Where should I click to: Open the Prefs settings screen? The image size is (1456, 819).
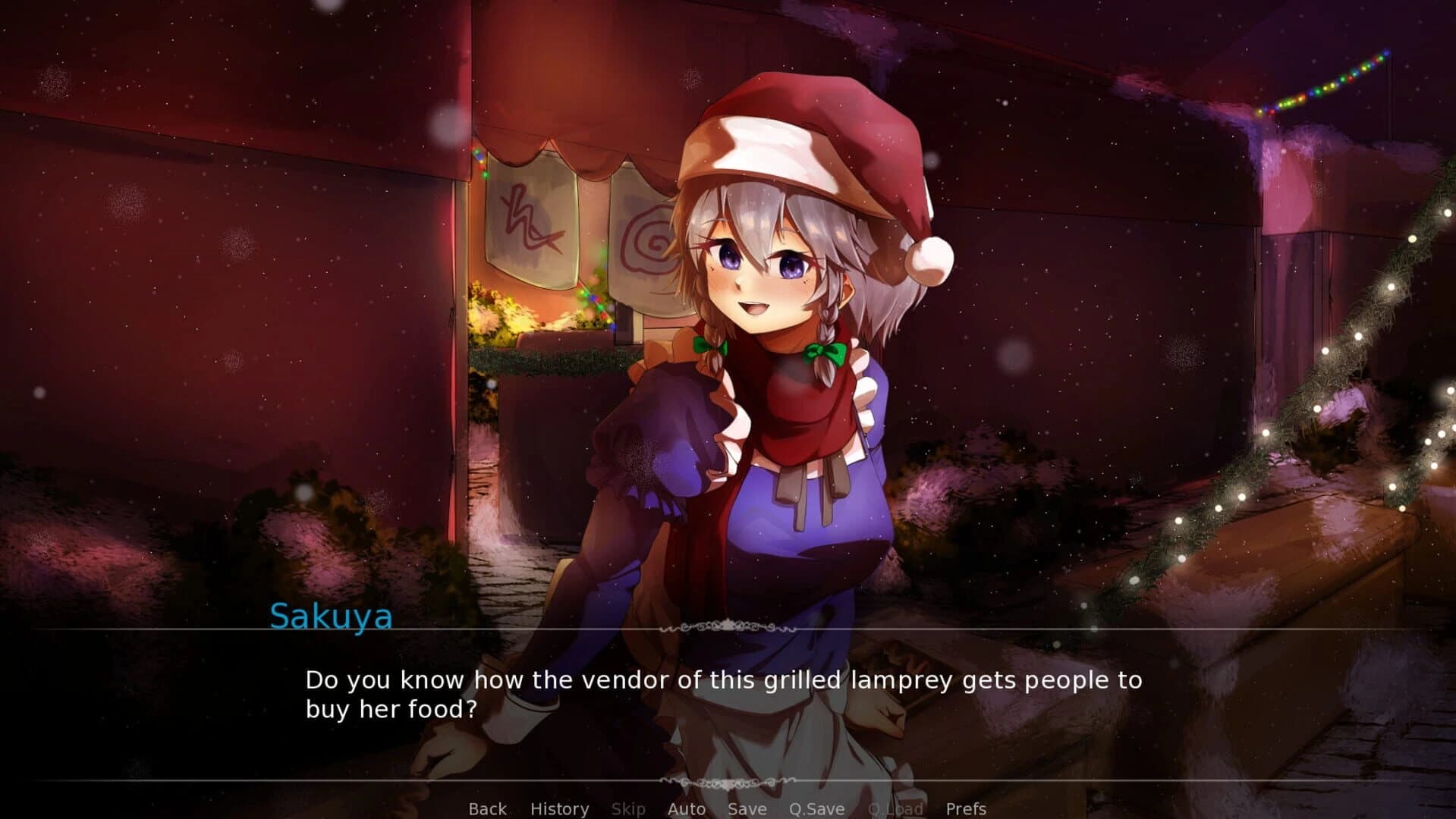click(965, 808)
